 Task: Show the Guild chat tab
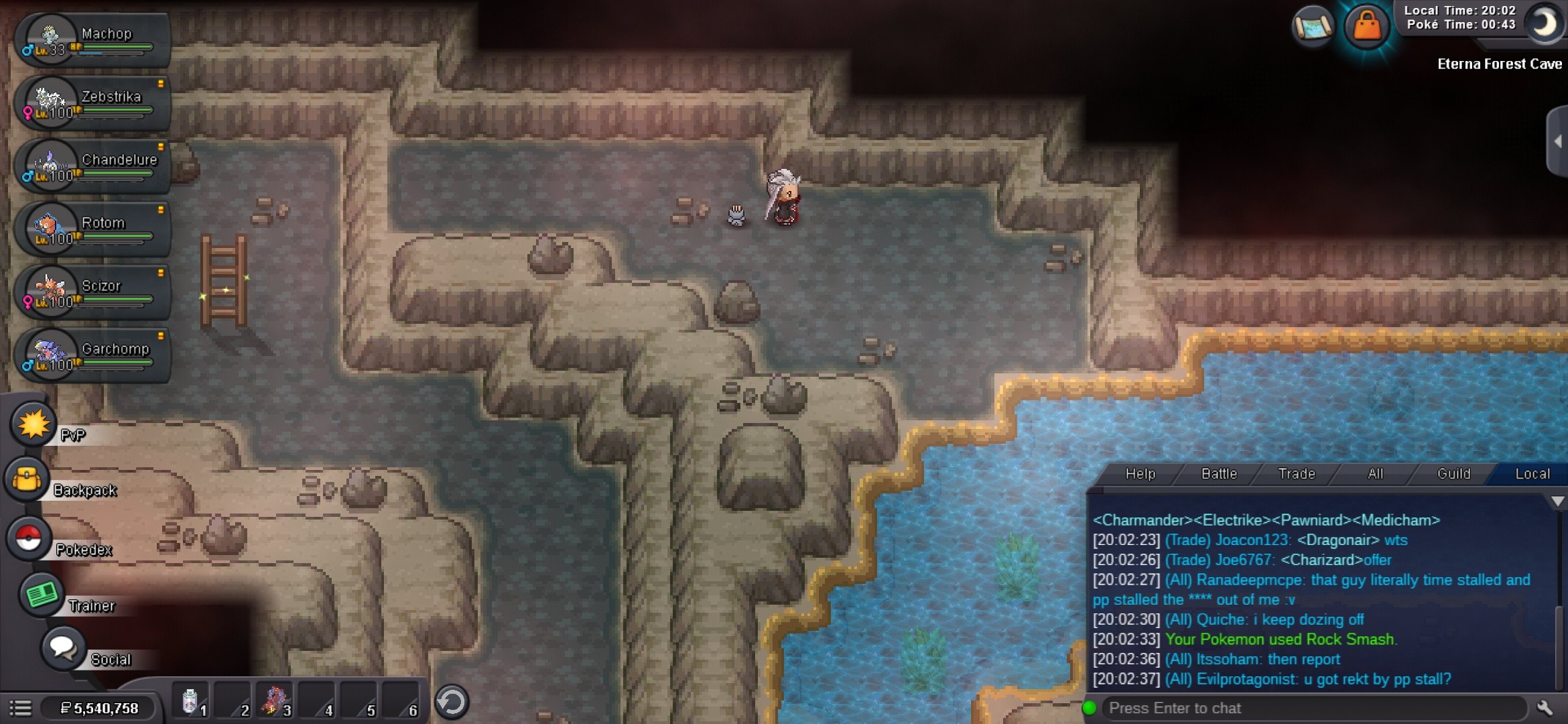pos(1453,474)
